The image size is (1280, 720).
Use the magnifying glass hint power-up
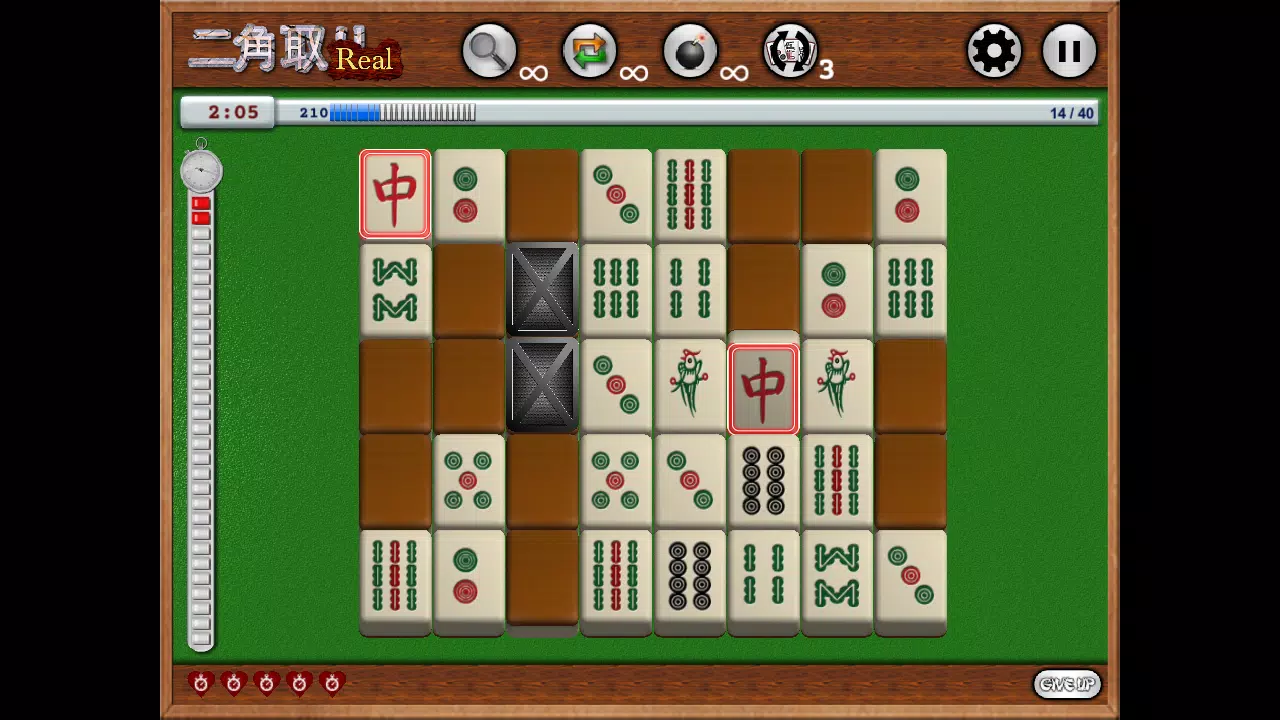coord(489,51)
